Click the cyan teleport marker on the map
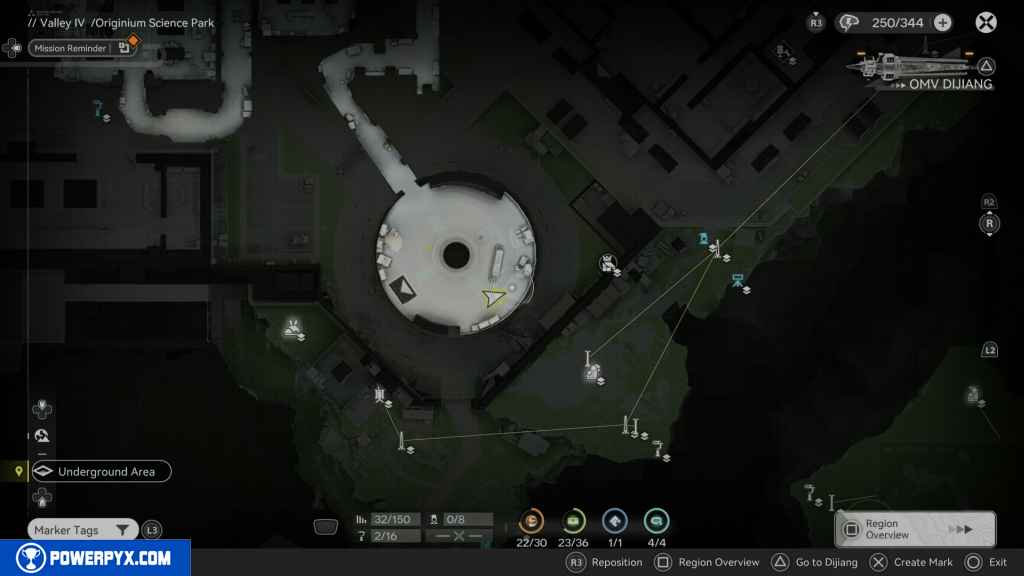 tap(704, 238)
